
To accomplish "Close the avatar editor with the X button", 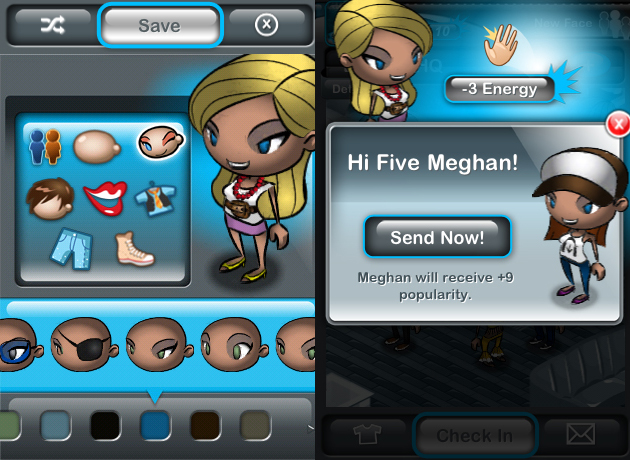I will coord(266,26).
